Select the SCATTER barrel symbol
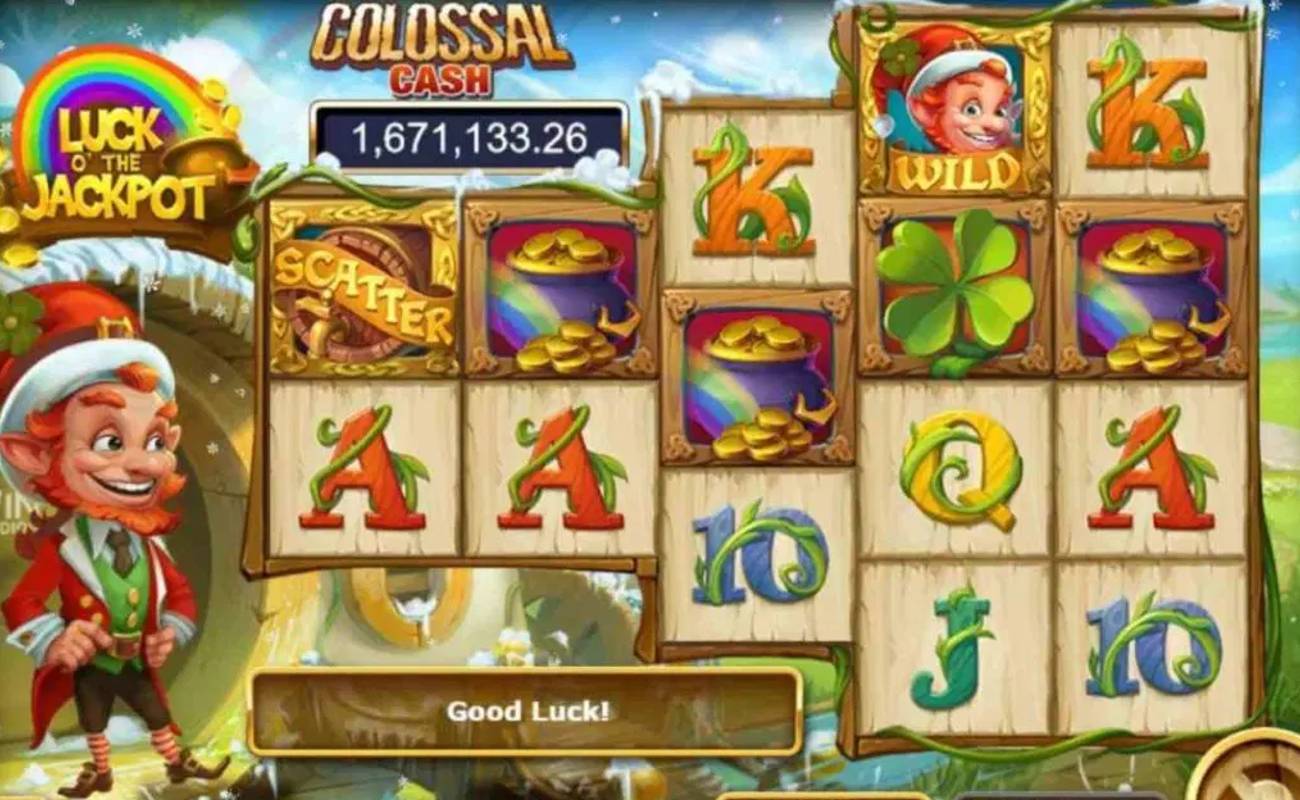The height and width of the screenshot is (800, 1300). (x=360, y=290)
